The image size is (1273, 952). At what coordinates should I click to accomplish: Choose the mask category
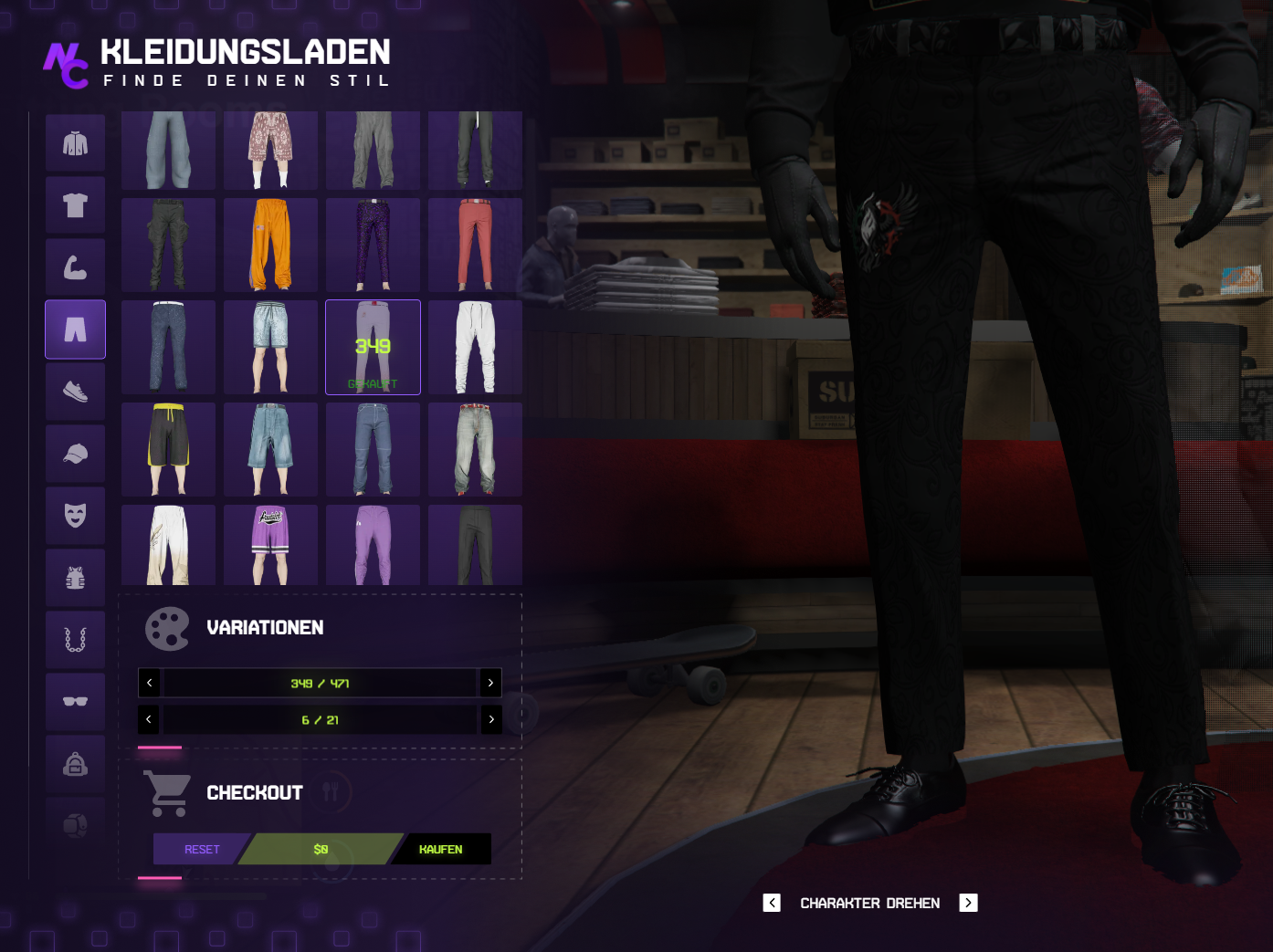coord(75,516)
